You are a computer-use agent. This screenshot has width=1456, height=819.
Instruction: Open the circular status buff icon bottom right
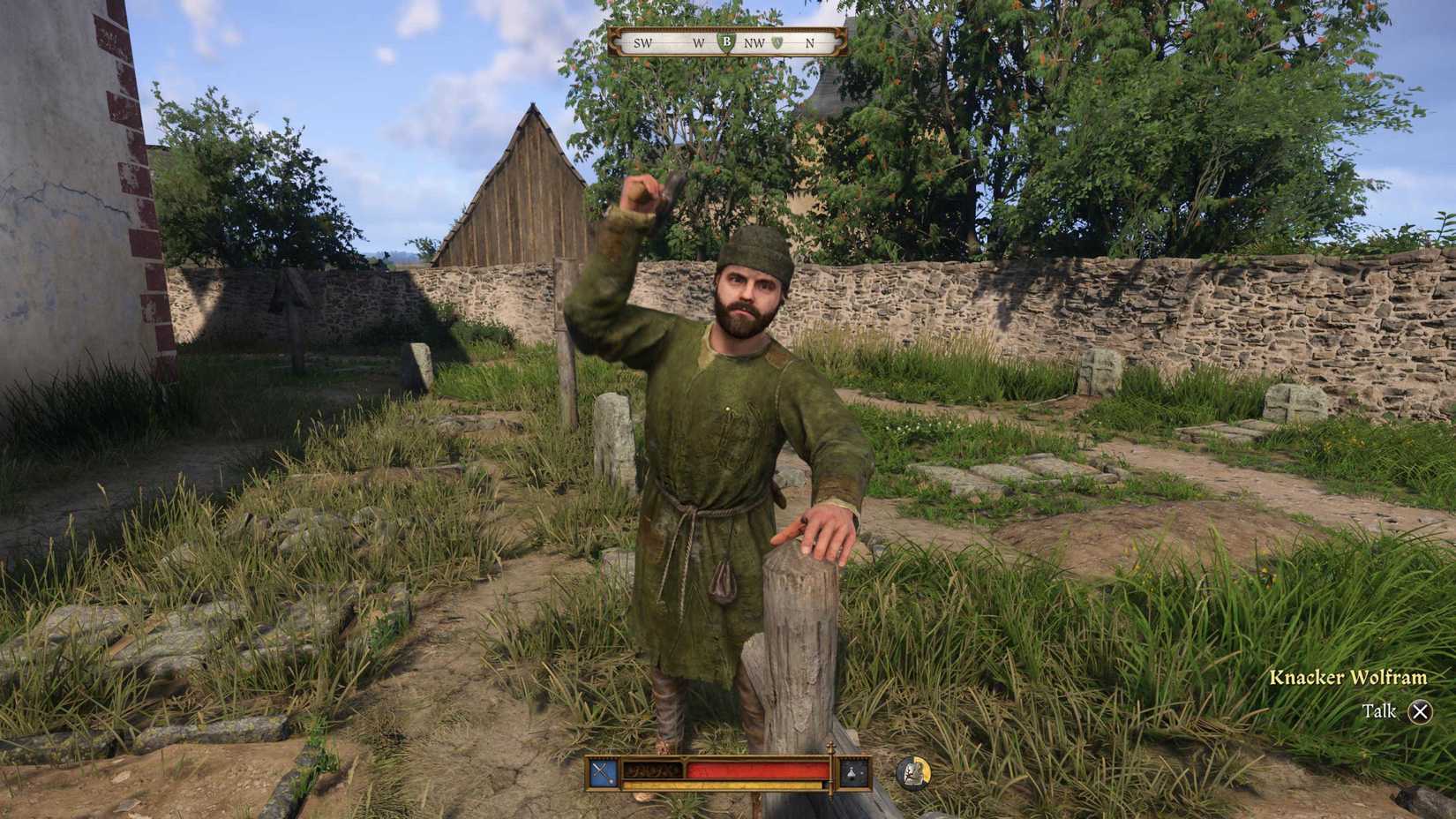pyautogui.click(x=913, y=770)
